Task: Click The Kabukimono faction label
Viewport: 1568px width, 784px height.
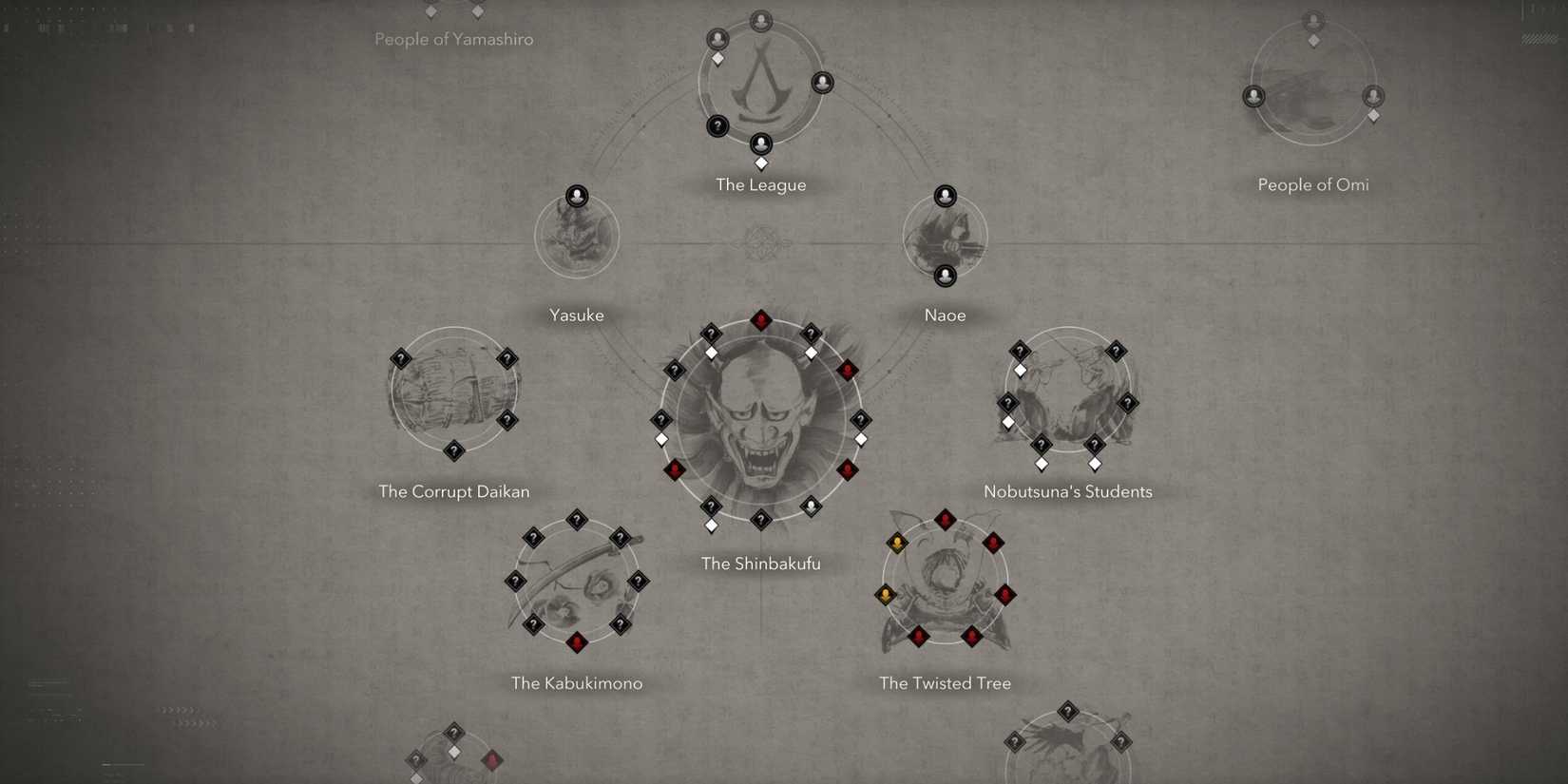Action: point(577,682)
